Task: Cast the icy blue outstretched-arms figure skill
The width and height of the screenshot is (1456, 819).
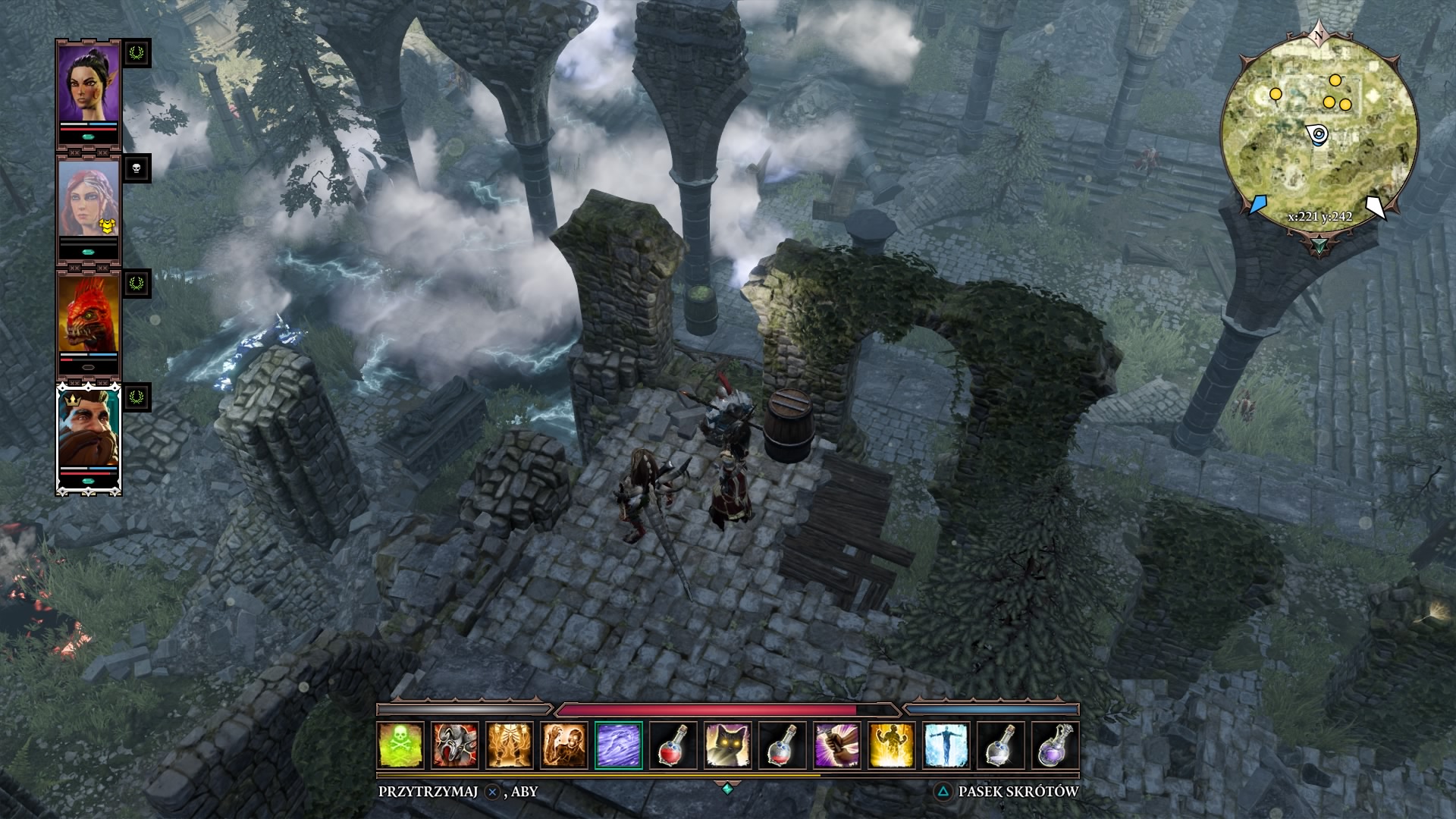Action: click(x=946, y=745)
